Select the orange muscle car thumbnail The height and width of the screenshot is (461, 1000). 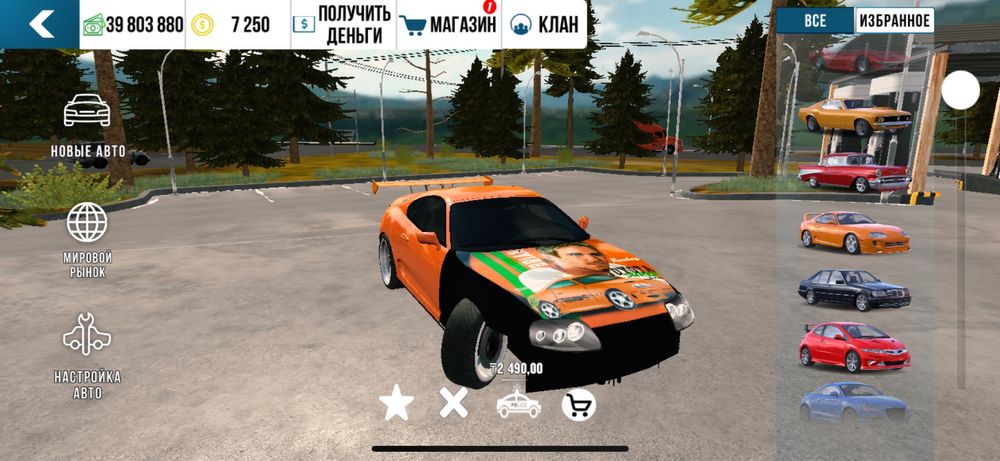855,115
